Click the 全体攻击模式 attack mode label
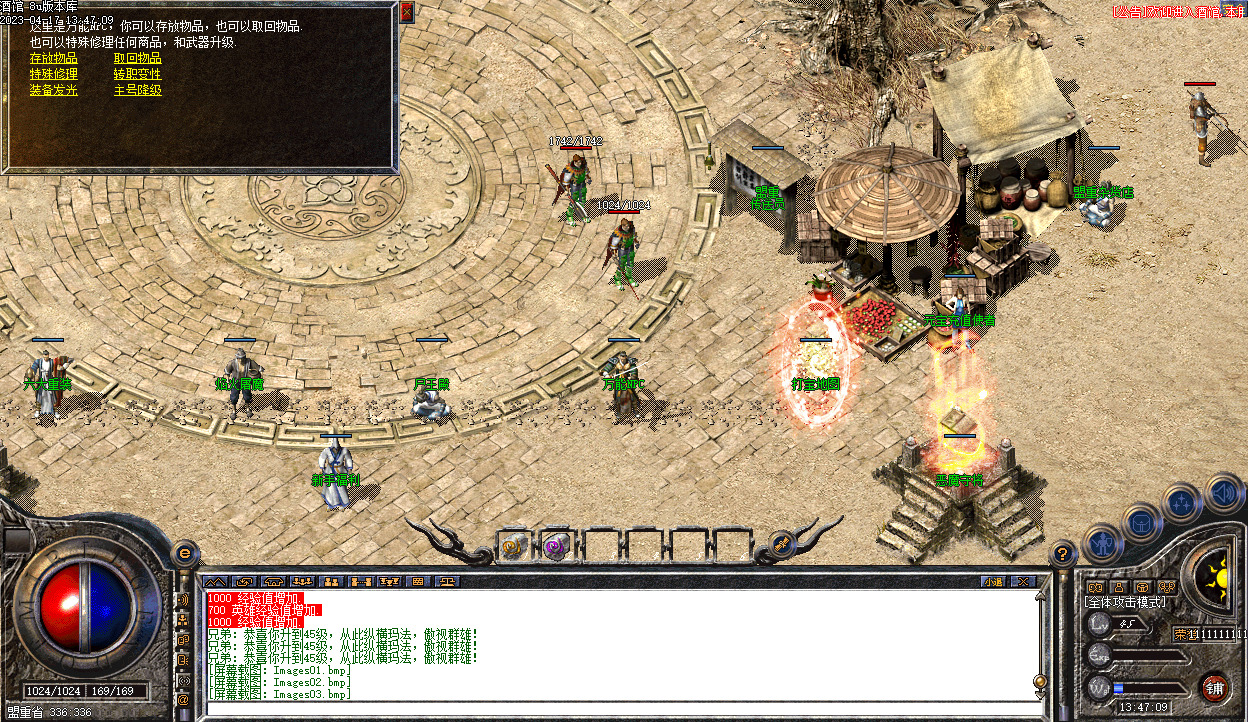The image size is (1248, 722). (x=1125, y=603)
